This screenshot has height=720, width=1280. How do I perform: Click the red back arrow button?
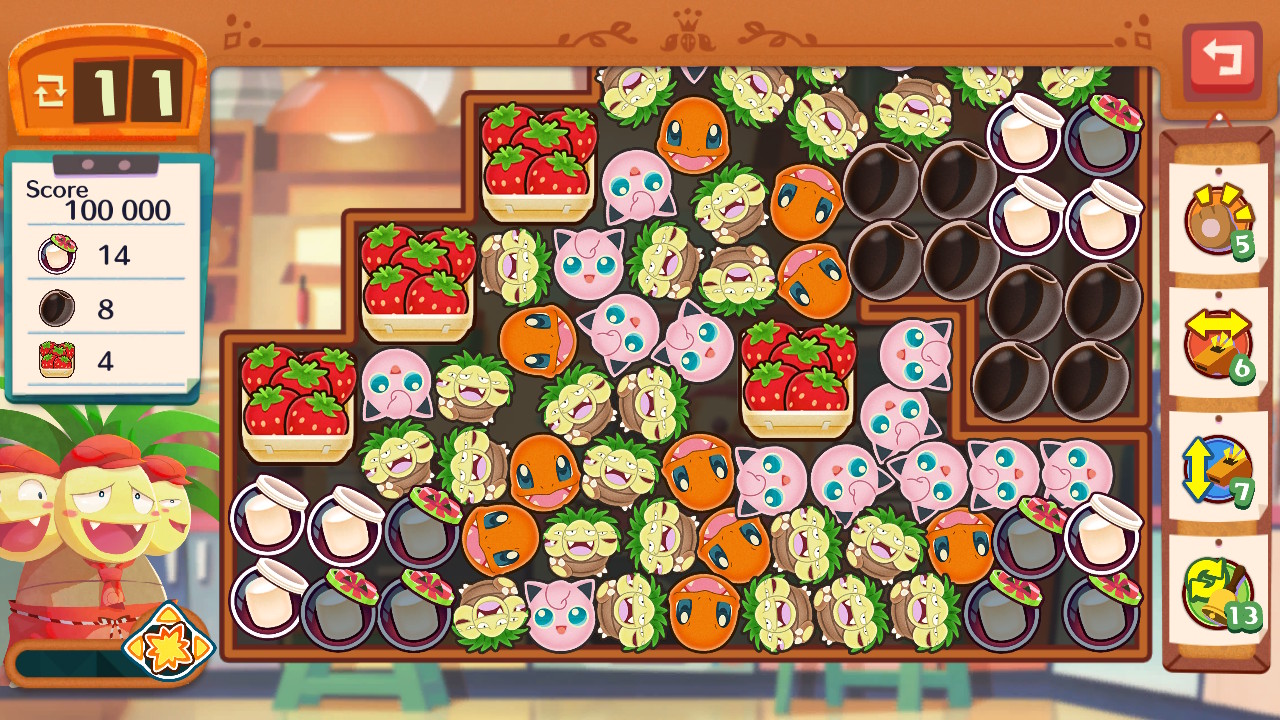(1221, 59)
